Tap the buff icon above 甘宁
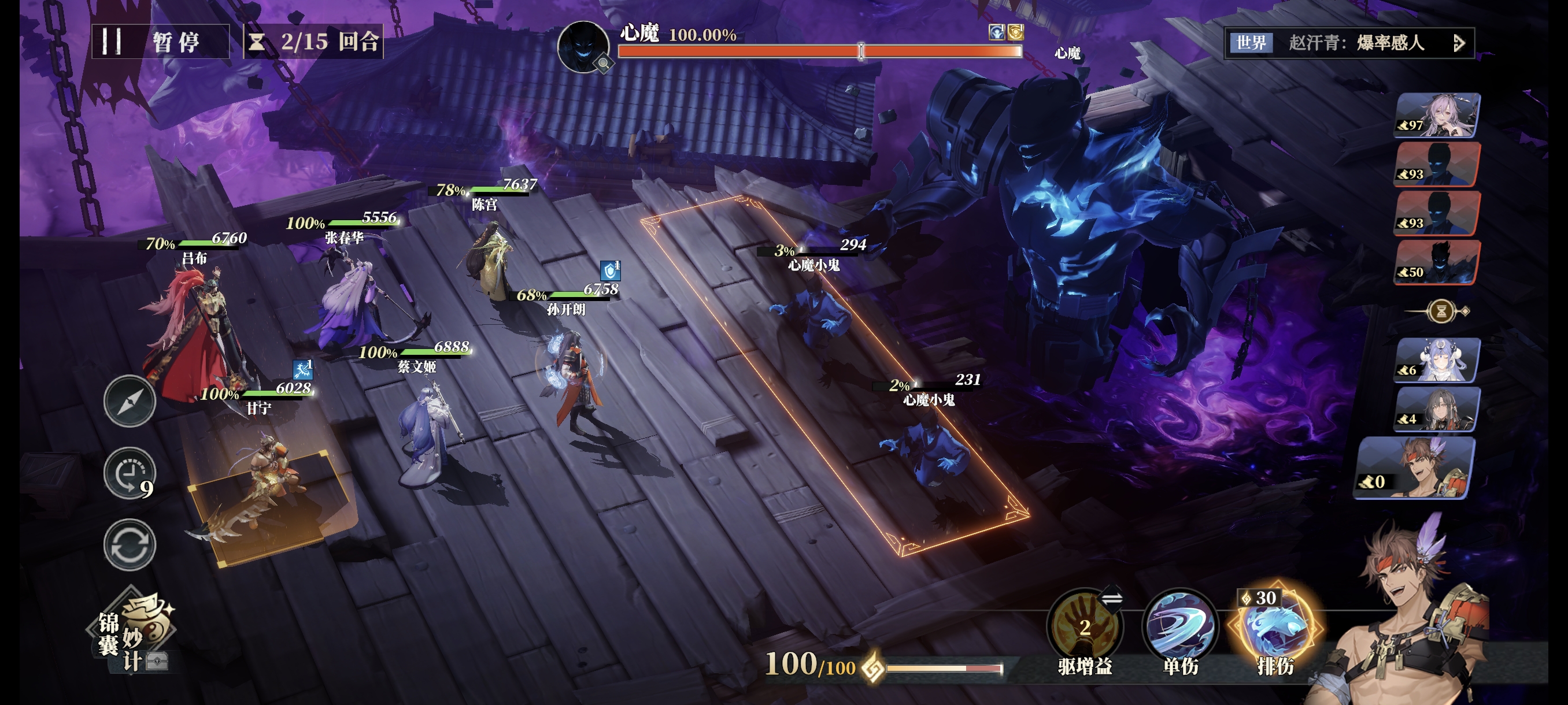This screenshot has width=1568, height=705. (302, 369)
